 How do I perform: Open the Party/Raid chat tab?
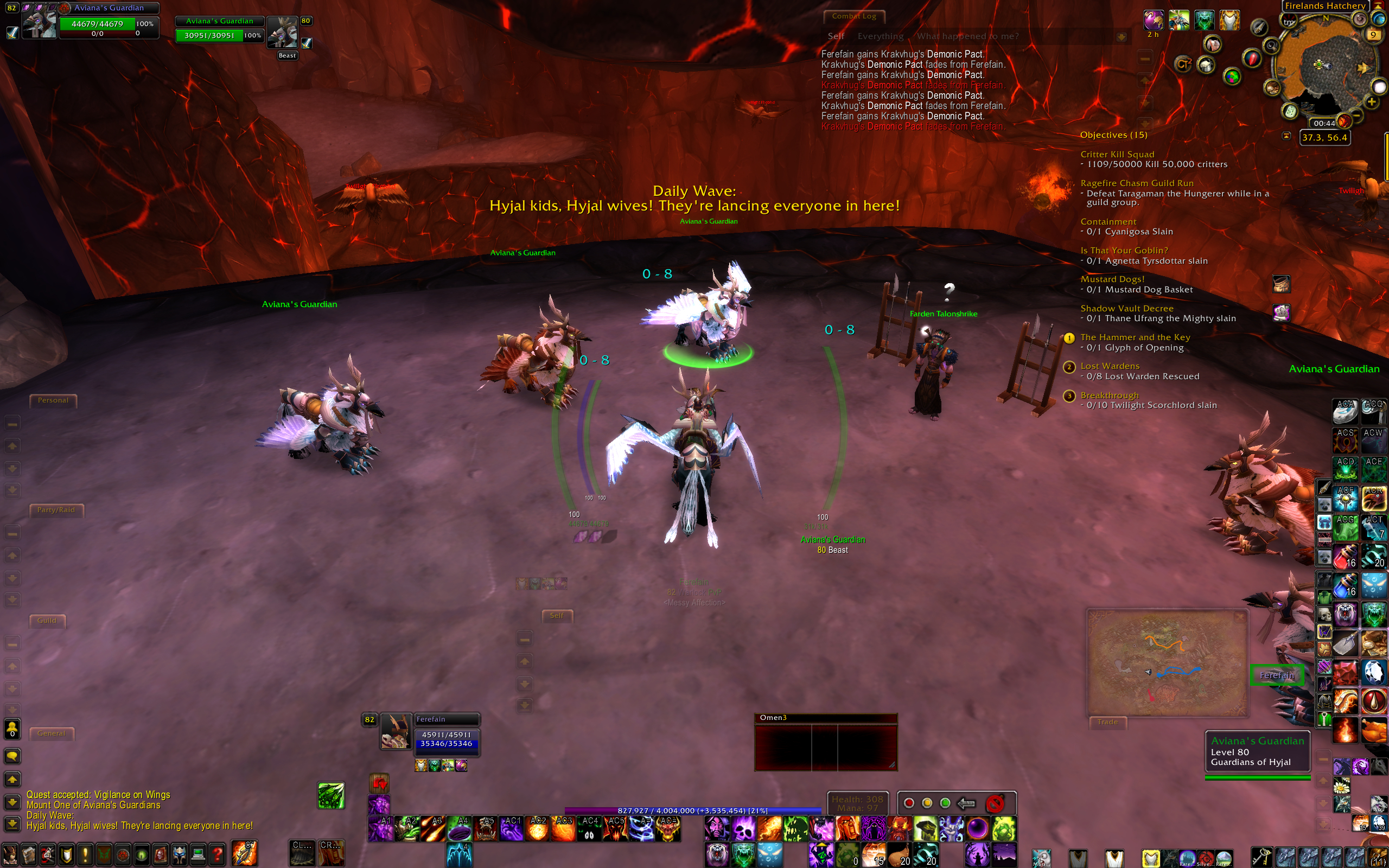56,510
